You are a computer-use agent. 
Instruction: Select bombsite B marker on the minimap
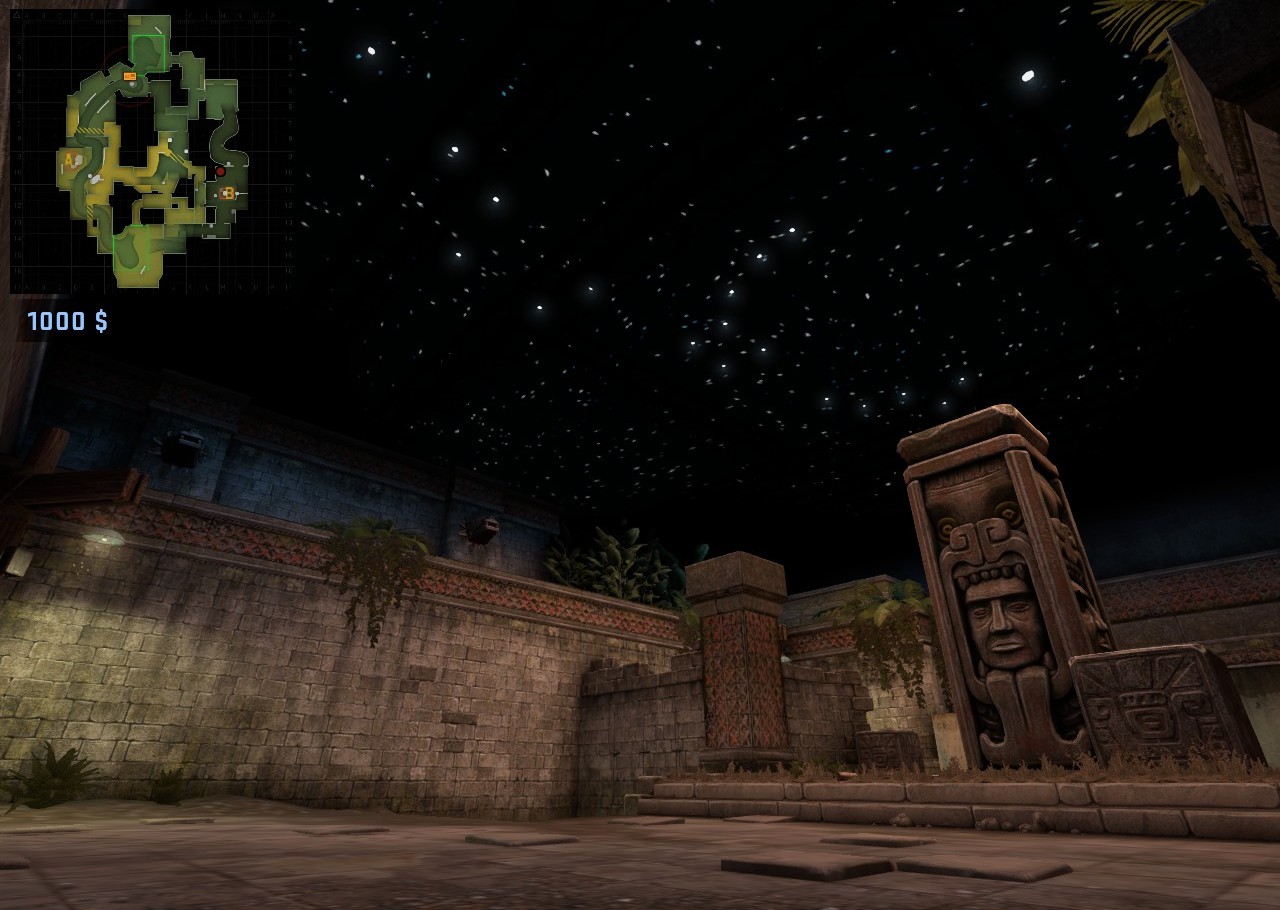point(229,193)
